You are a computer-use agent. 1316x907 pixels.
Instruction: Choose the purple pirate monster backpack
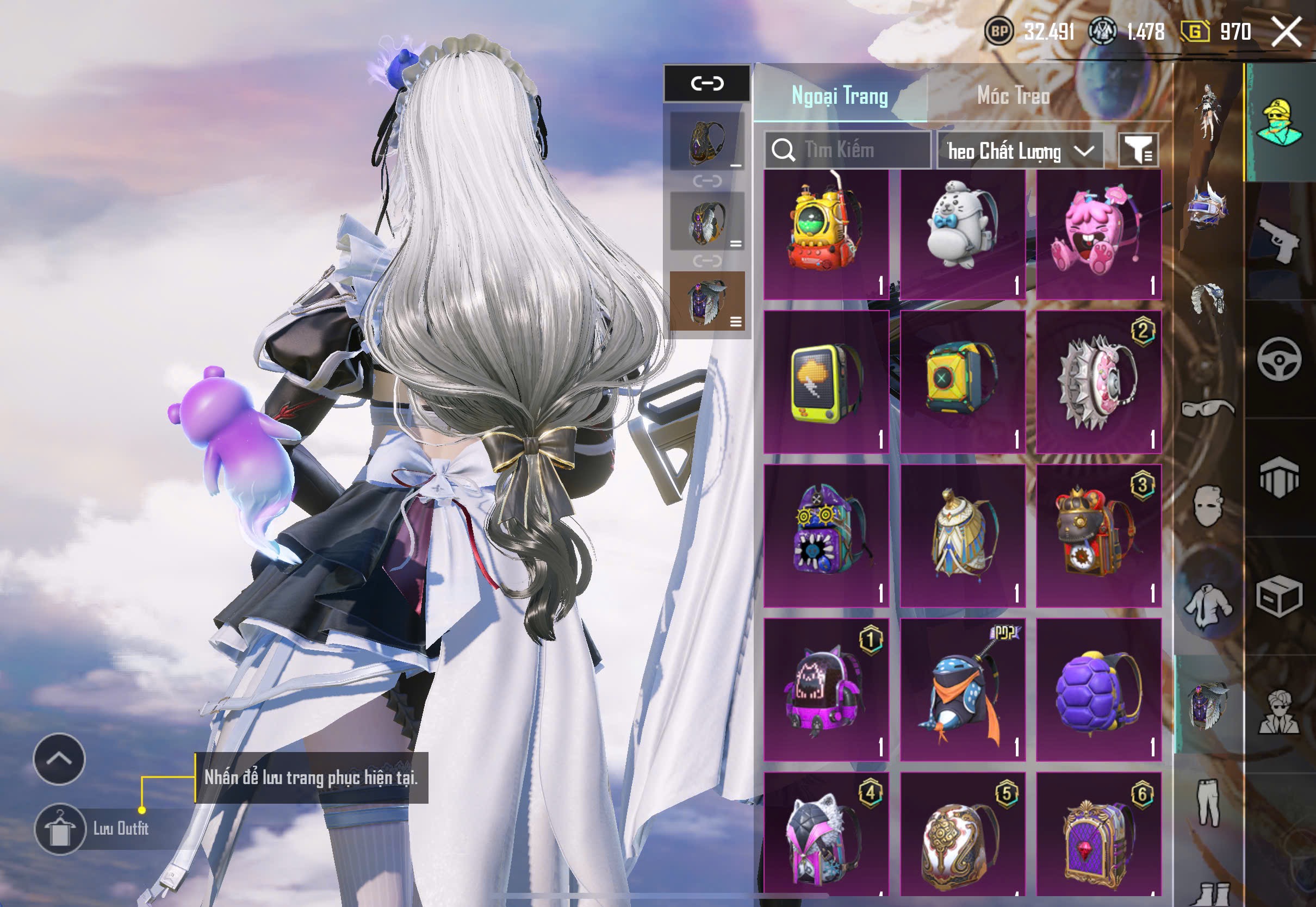point(825,535)
